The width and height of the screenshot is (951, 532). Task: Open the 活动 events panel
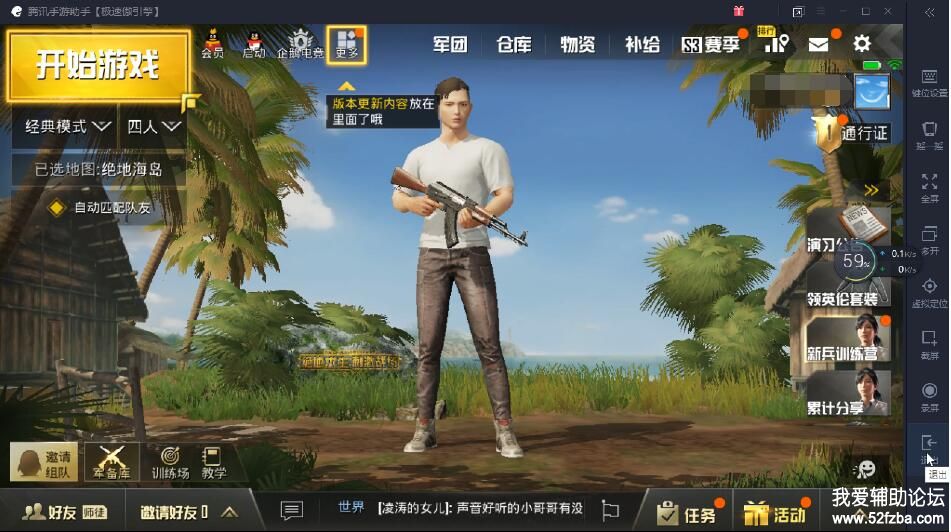point(777,513)
